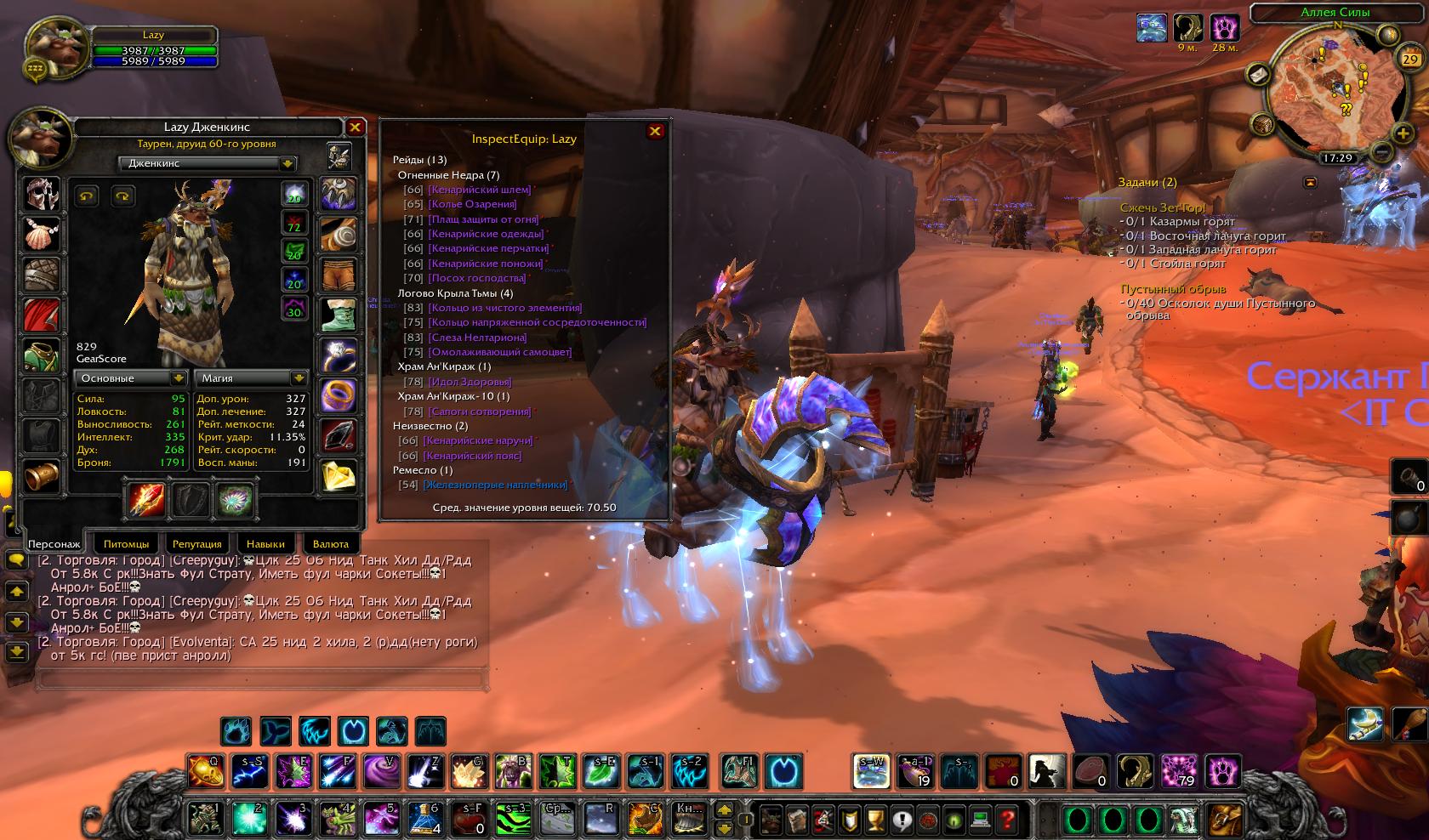Select the Слеза Нелтариона item link

pos(477,338)
